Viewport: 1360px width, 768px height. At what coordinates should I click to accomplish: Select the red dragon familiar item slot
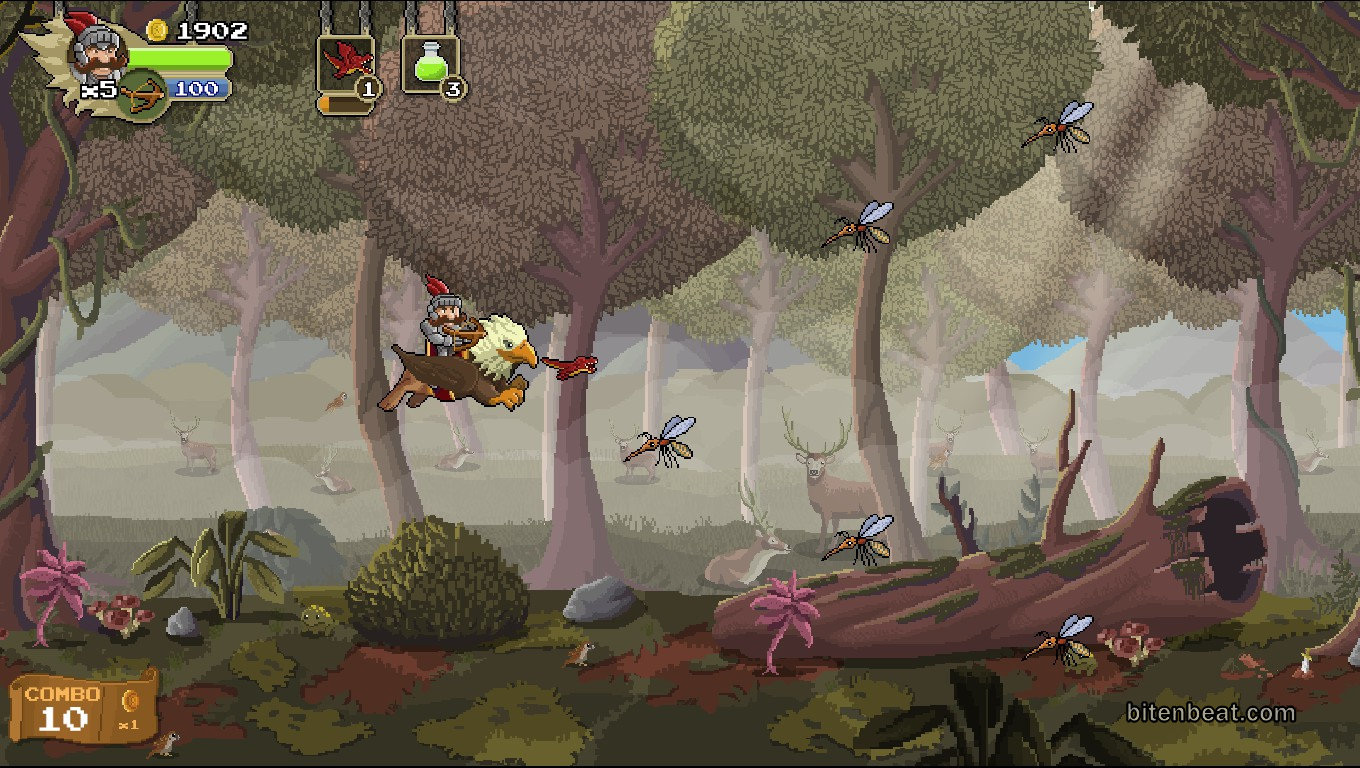[345, 64]
